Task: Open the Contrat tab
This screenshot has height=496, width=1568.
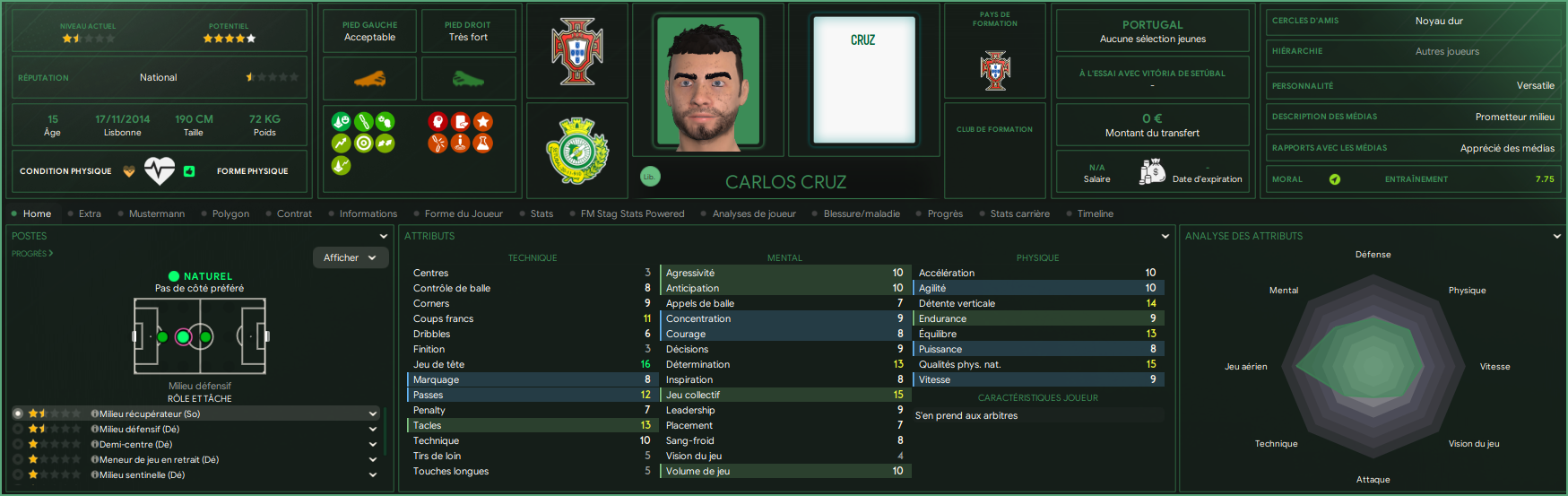Action: click(x=294, y=213)
